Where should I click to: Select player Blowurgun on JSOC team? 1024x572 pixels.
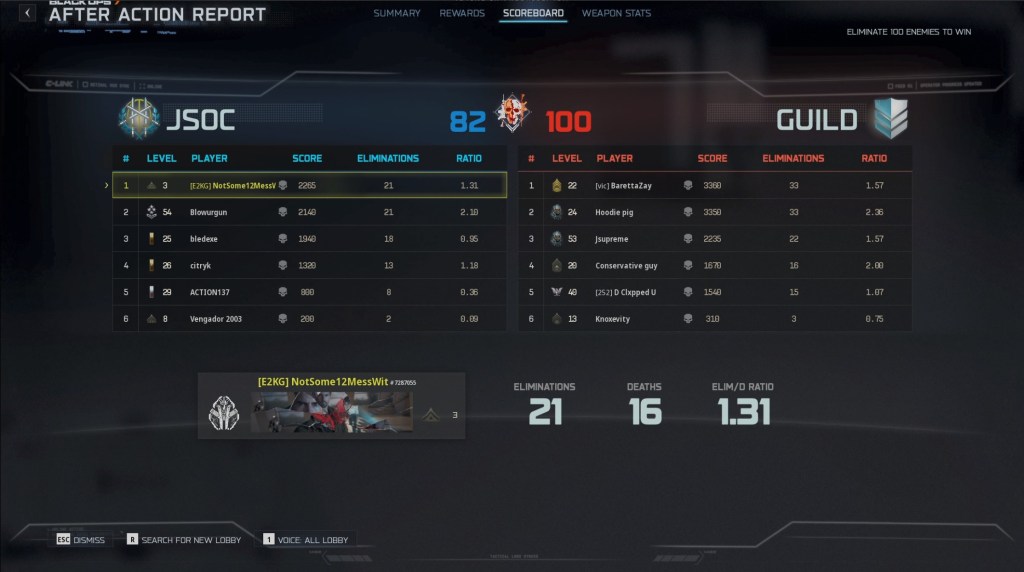[x=309, y=212]
